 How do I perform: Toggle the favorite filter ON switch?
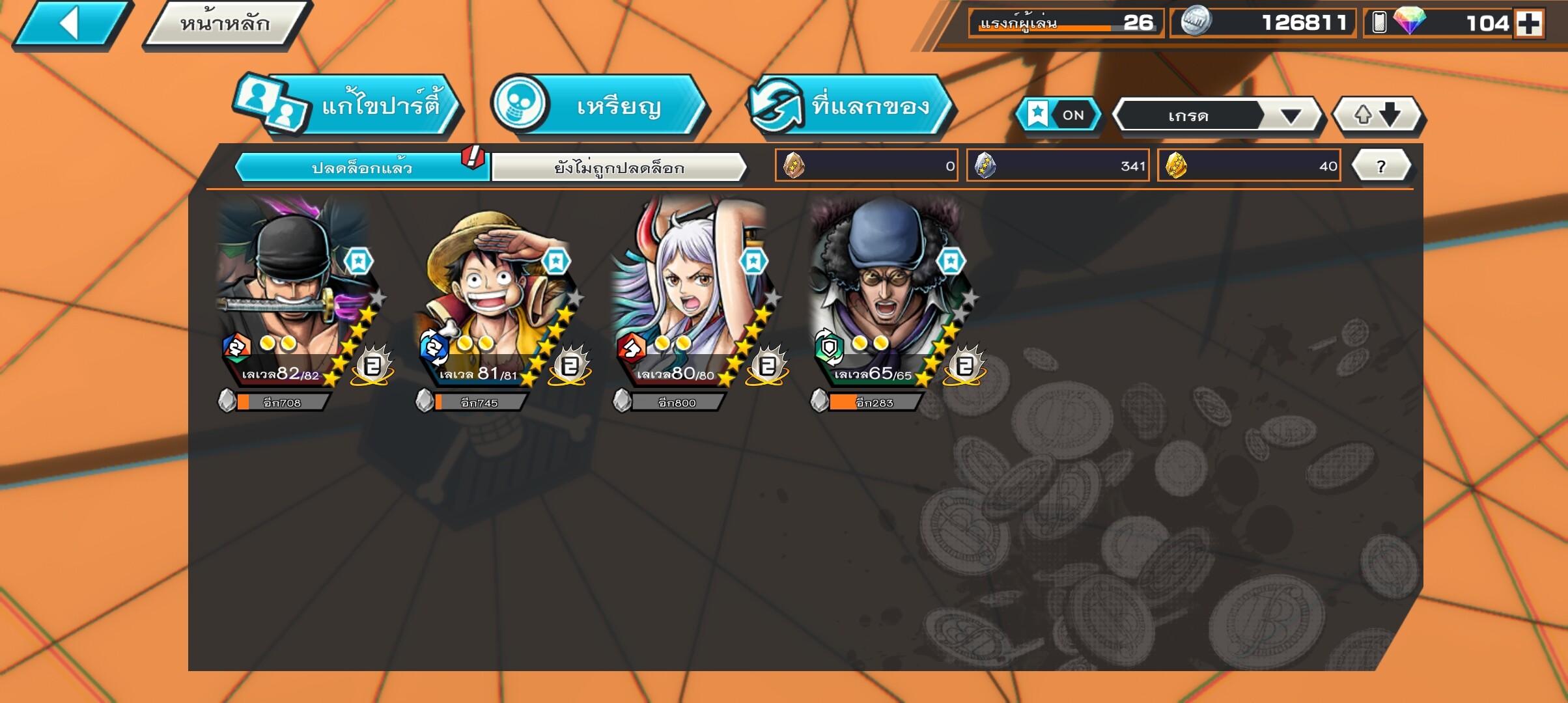pos(1059,115)
